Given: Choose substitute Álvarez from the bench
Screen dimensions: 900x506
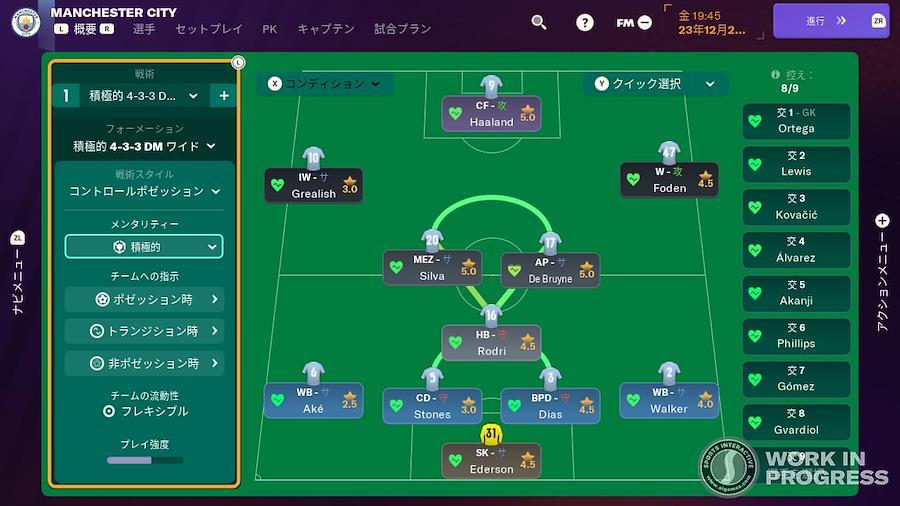Looking at the screenshot, I should (796, 249).
